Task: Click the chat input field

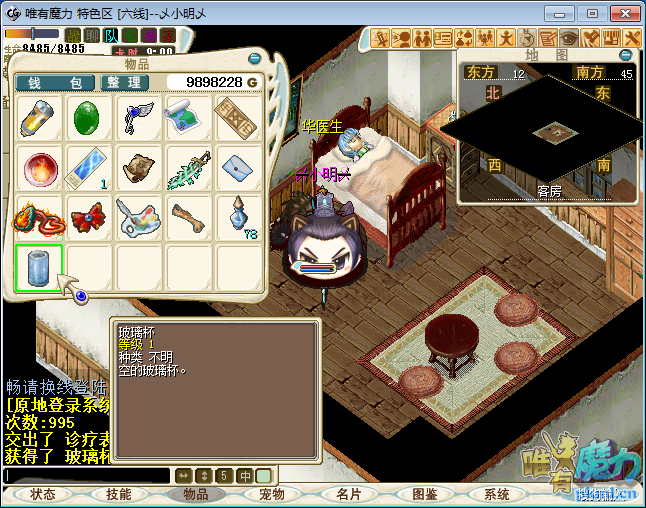Action: click(87, 476)
